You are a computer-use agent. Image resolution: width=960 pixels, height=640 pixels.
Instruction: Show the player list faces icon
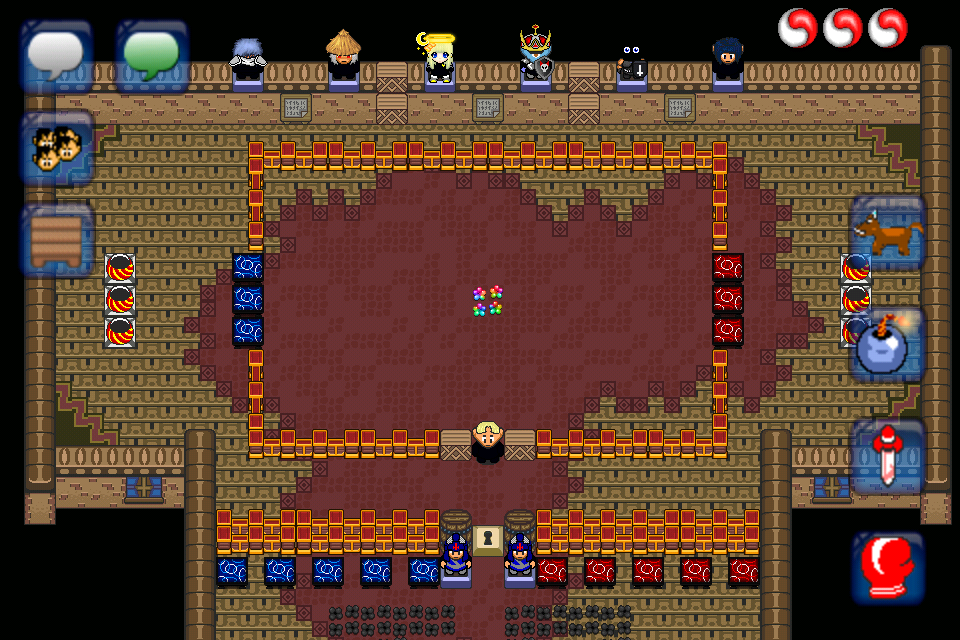(x=57, y=149)
